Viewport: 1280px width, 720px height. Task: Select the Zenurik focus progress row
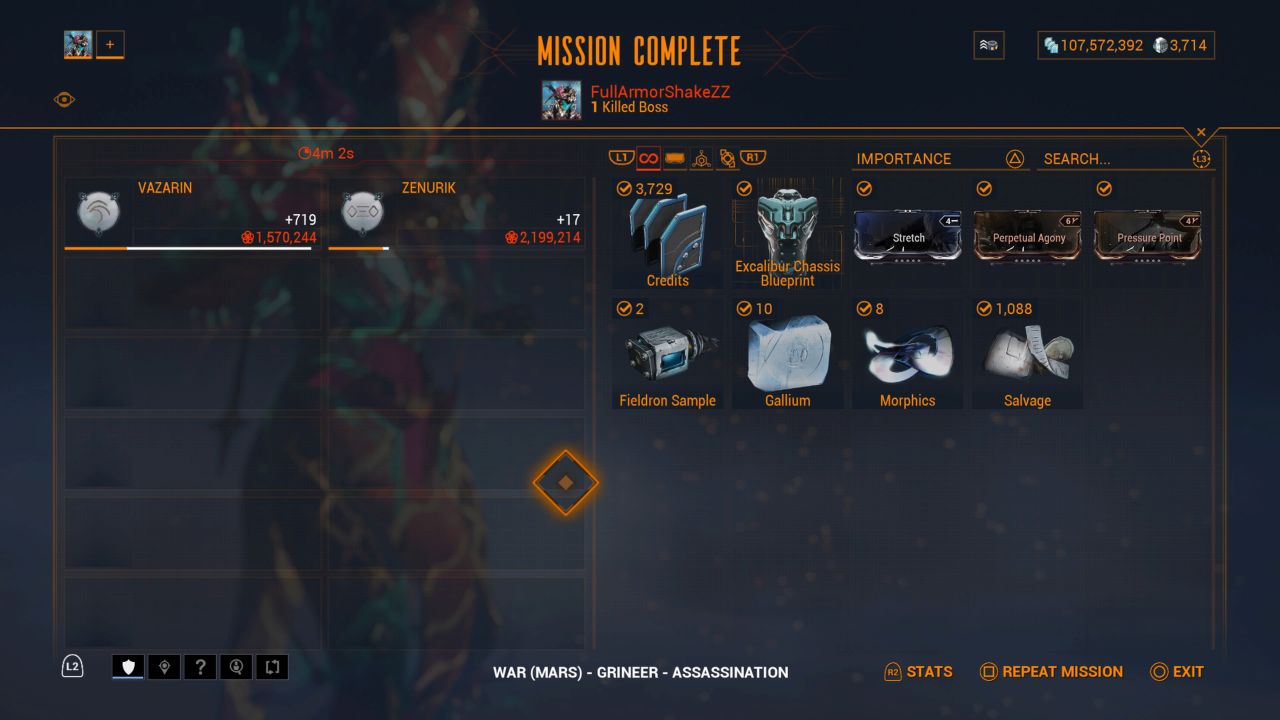pos(456,214)
